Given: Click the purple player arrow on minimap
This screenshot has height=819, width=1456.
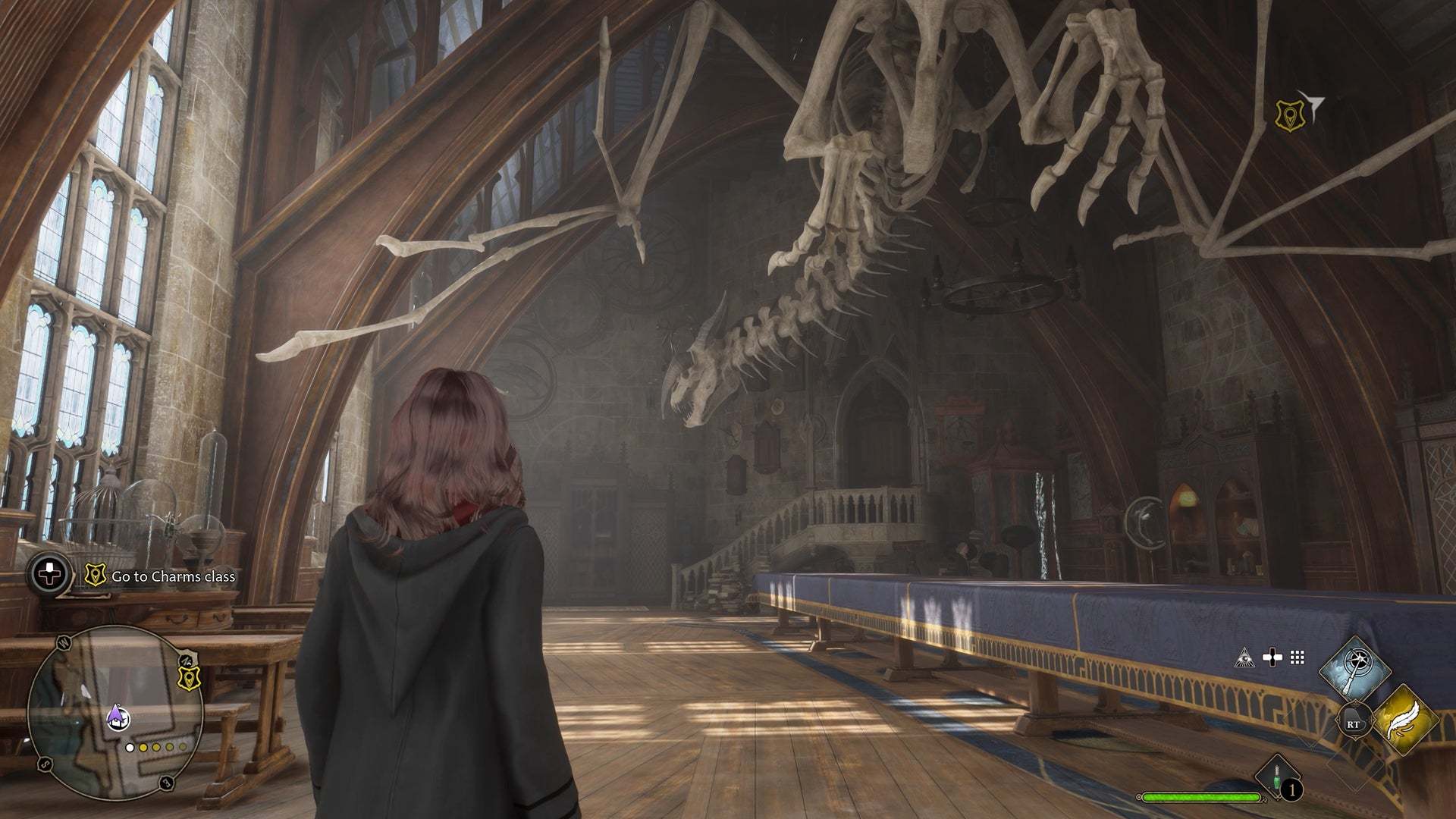Looking at the screenshot, I should point(115,713).
